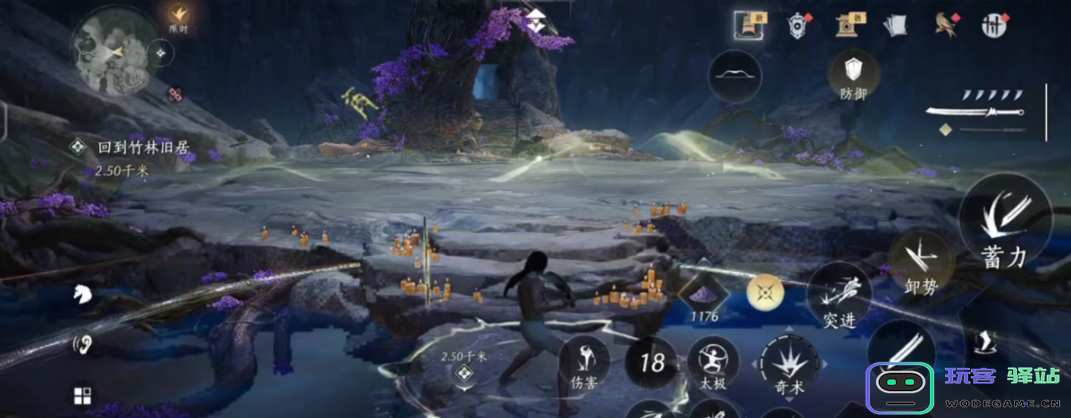Viewport: 1071px width, 418px height.
Task: Use the 卸势 parry skill
Action: [x=919, y=260]
